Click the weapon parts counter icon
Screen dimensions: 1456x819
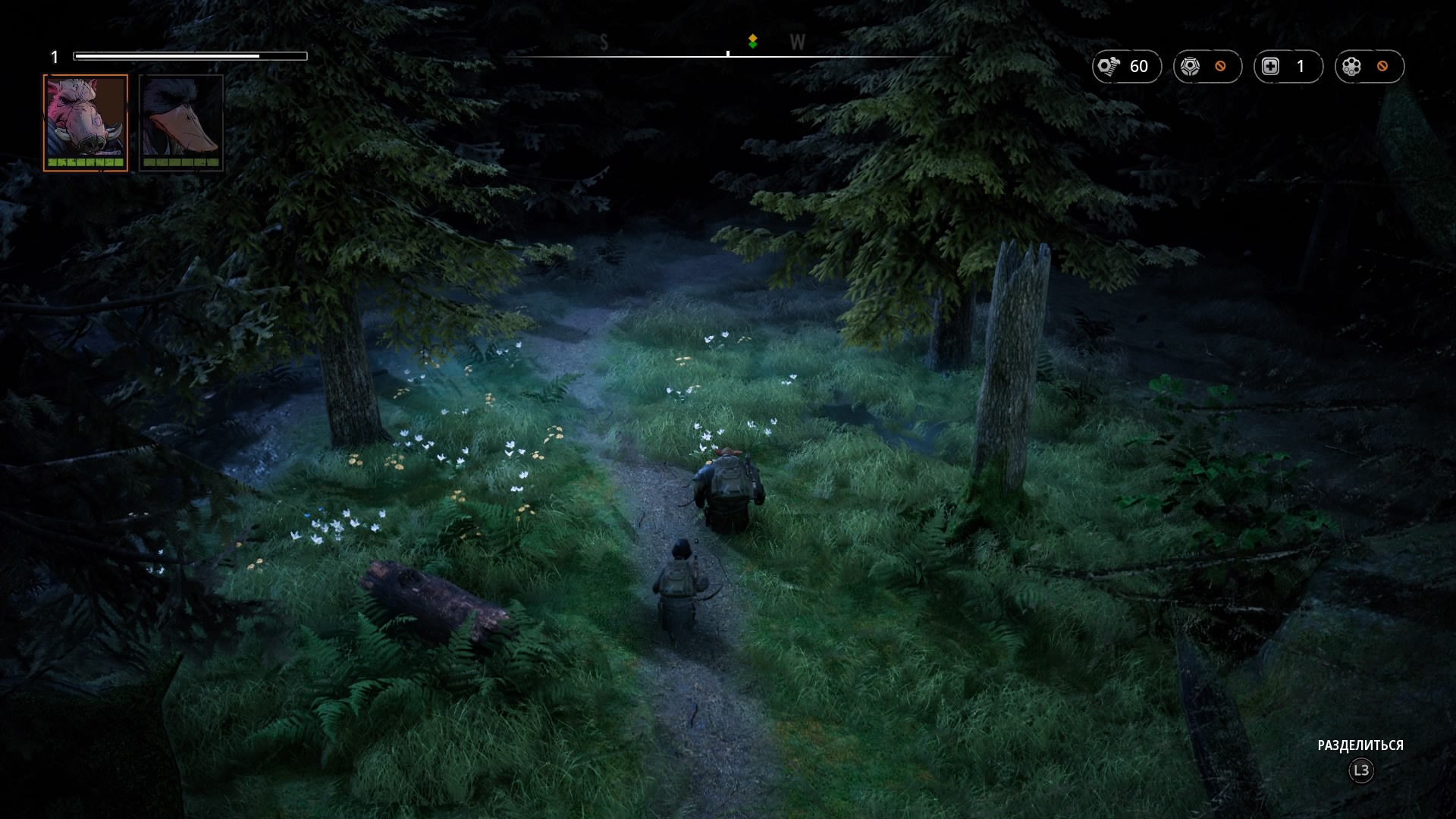click(x=1191, y=67)
